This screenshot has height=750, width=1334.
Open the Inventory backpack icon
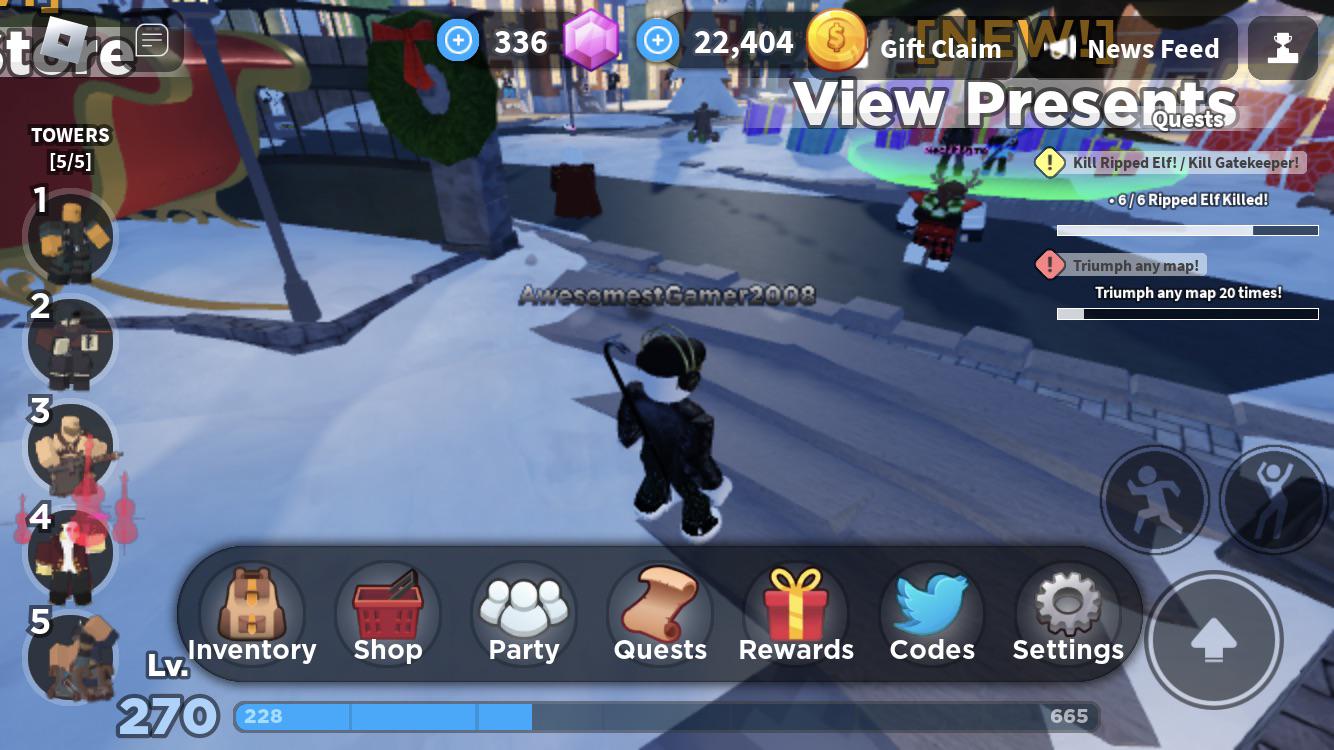[x=252, y=604]
